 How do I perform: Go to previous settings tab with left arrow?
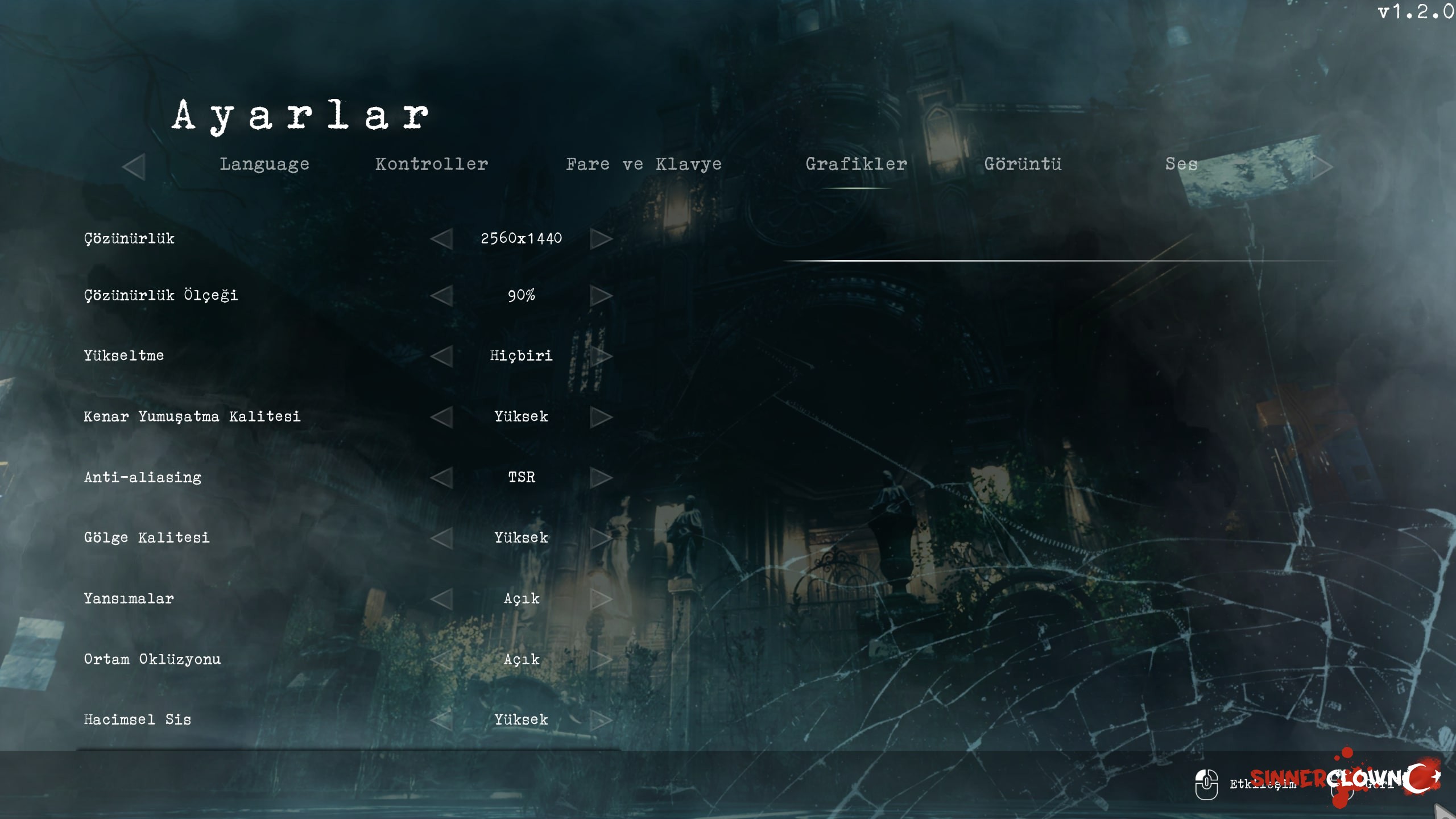[134, 167]
